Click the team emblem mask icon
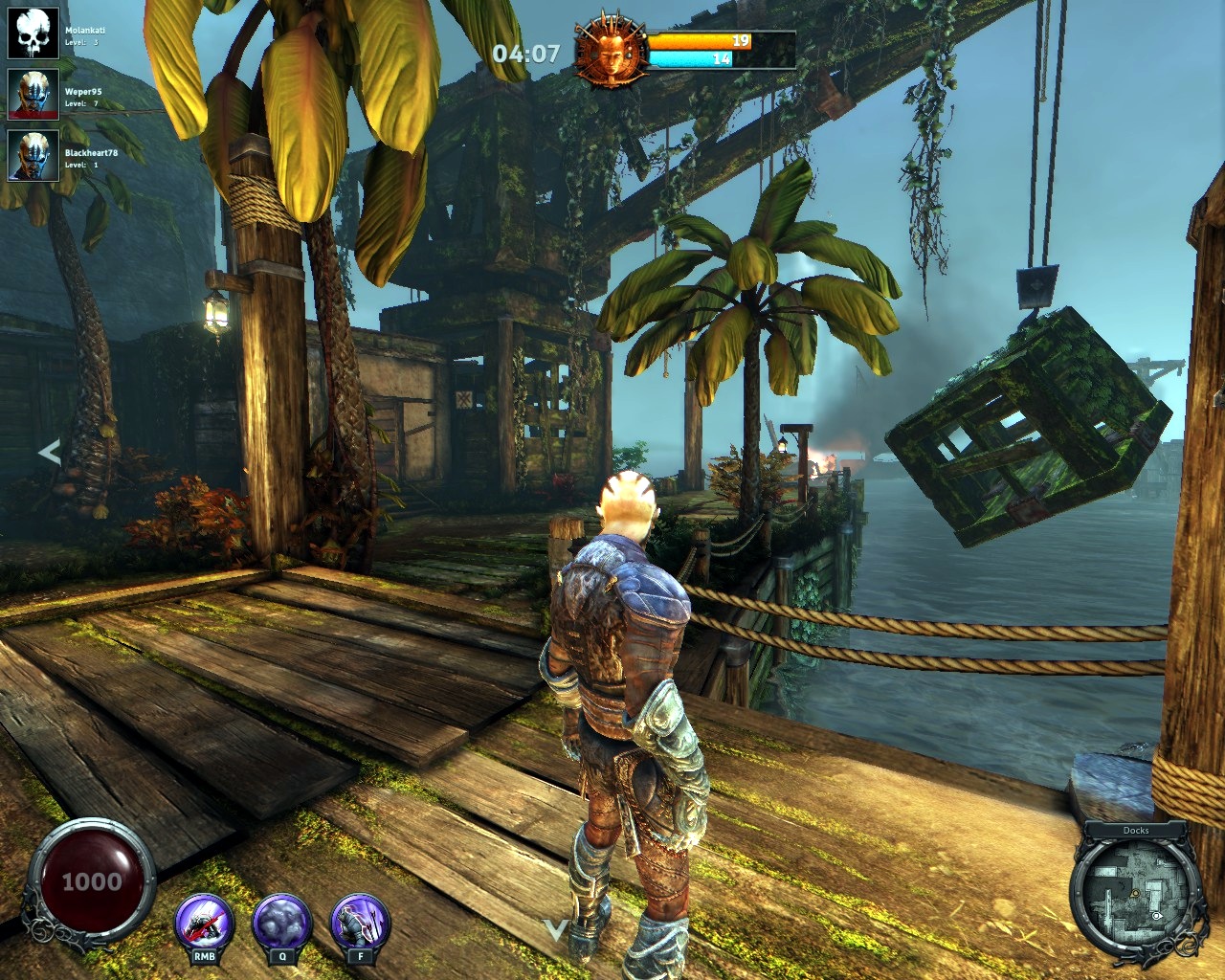 click(x=611, y=54)
